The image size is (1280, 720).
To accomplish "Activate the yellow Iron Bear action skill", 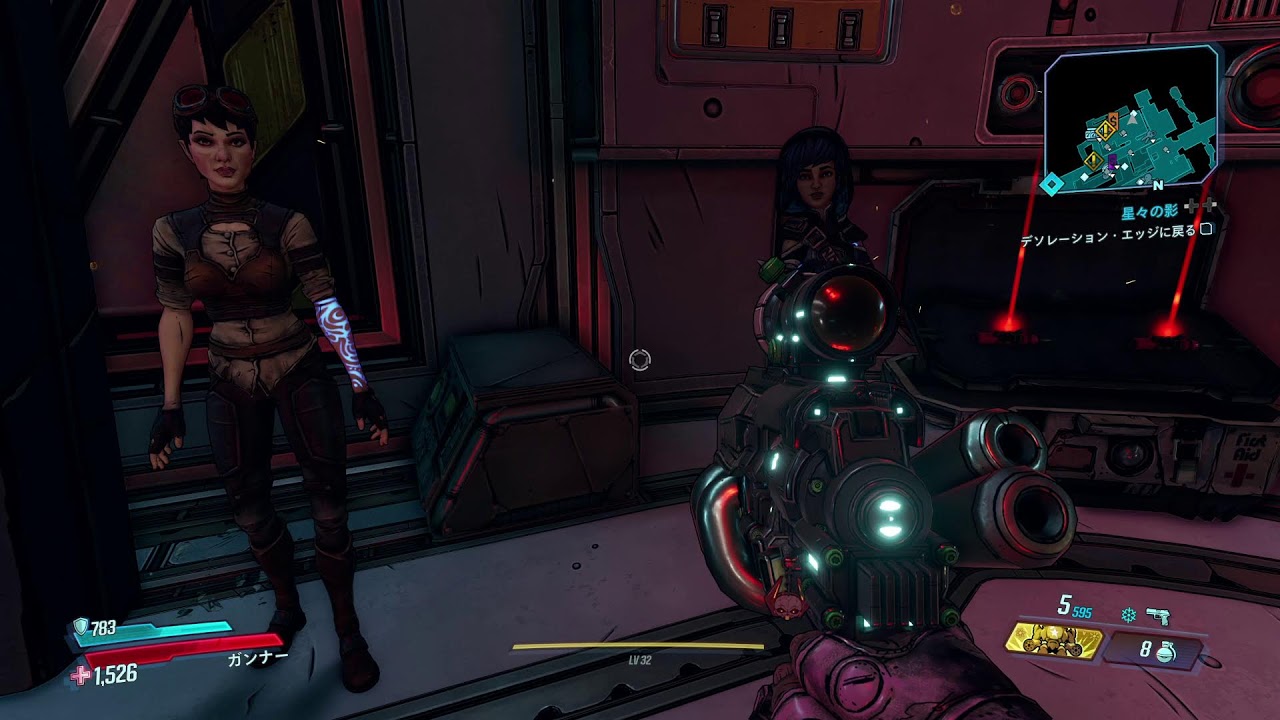I will point(1053,642).
